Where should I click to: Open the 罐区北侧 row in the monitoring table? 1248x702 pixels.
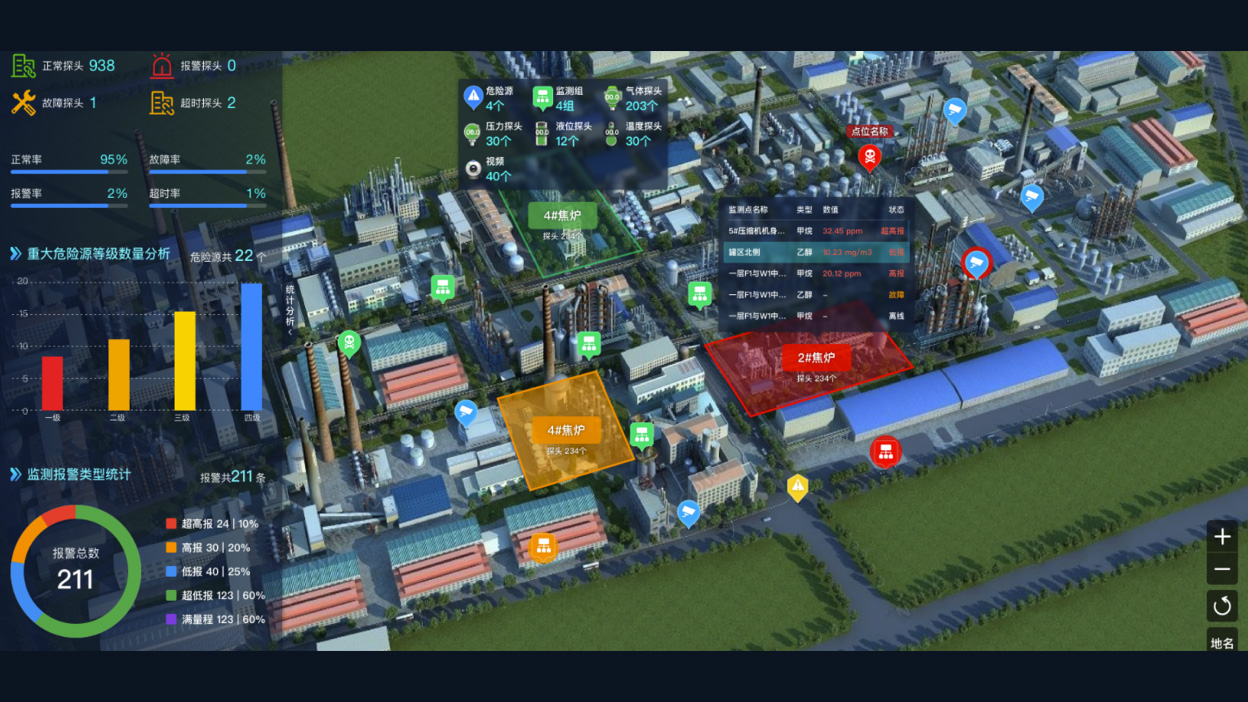pyautogui.click(x=816, y=252)
